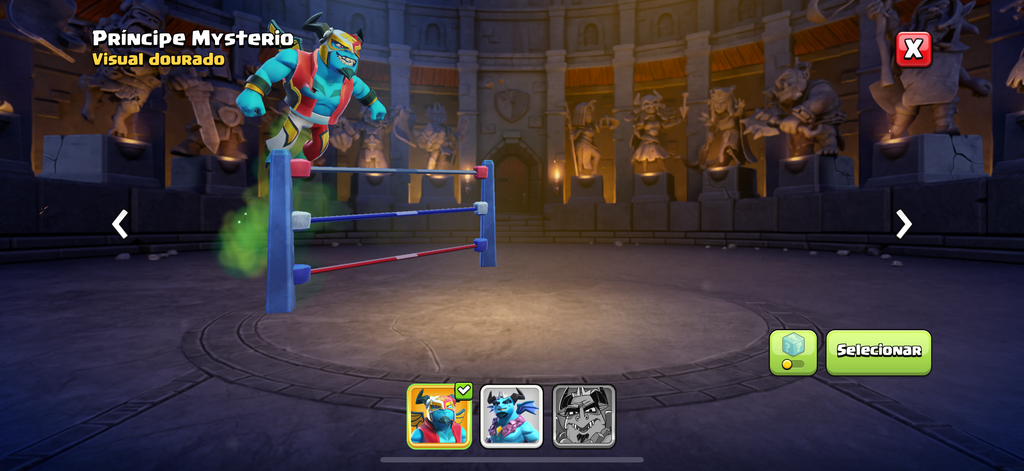Go to the next skin with the right arrow
This screenshot has height=471, width=1024.
pyautogui.click(x=904, y=224)
